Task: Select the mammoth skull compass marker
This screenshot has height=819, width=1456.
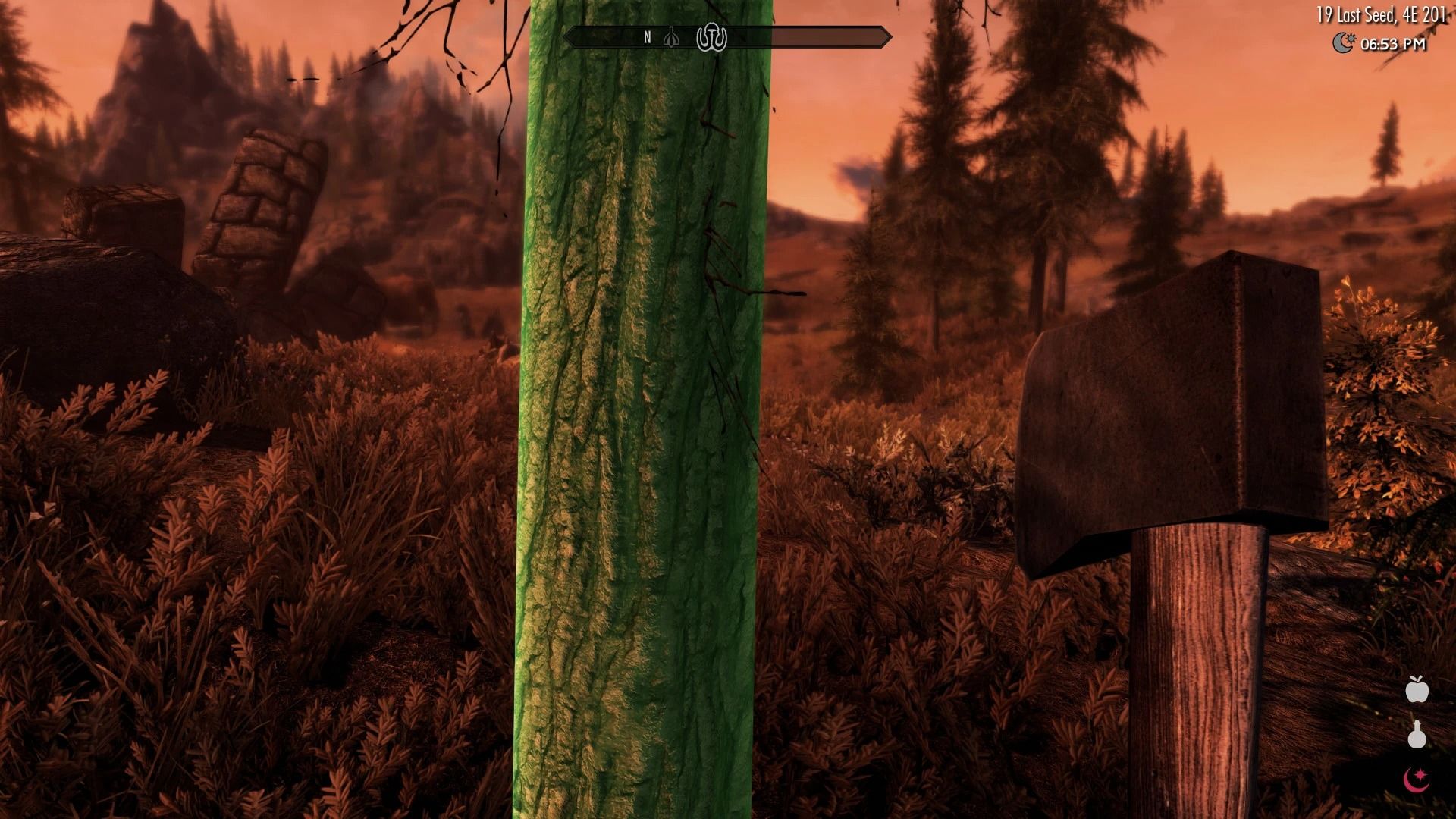Action: (711, 37)
